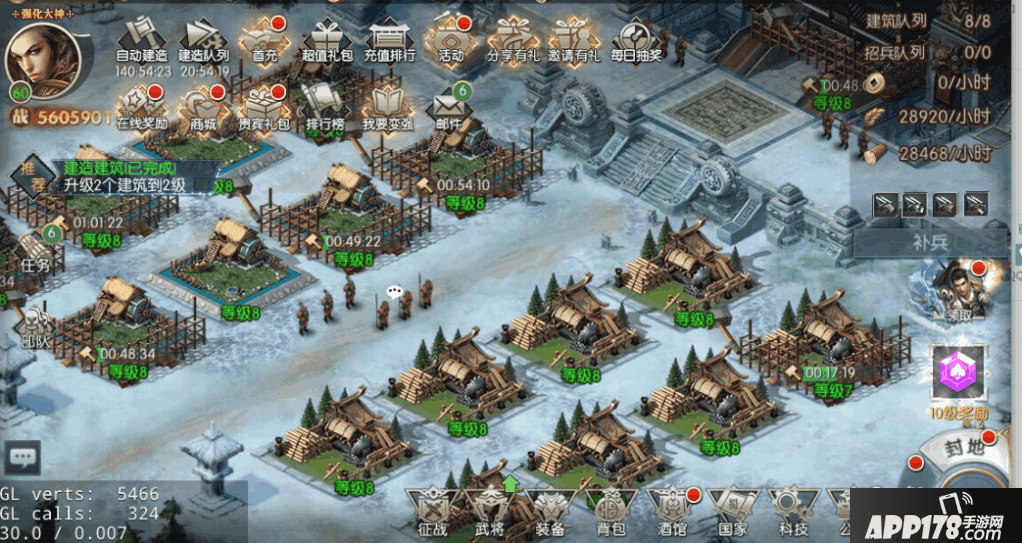Open the 超值礼包 gift pack
The width and height of the screenshot is (1022, 543).
[327, 41]
